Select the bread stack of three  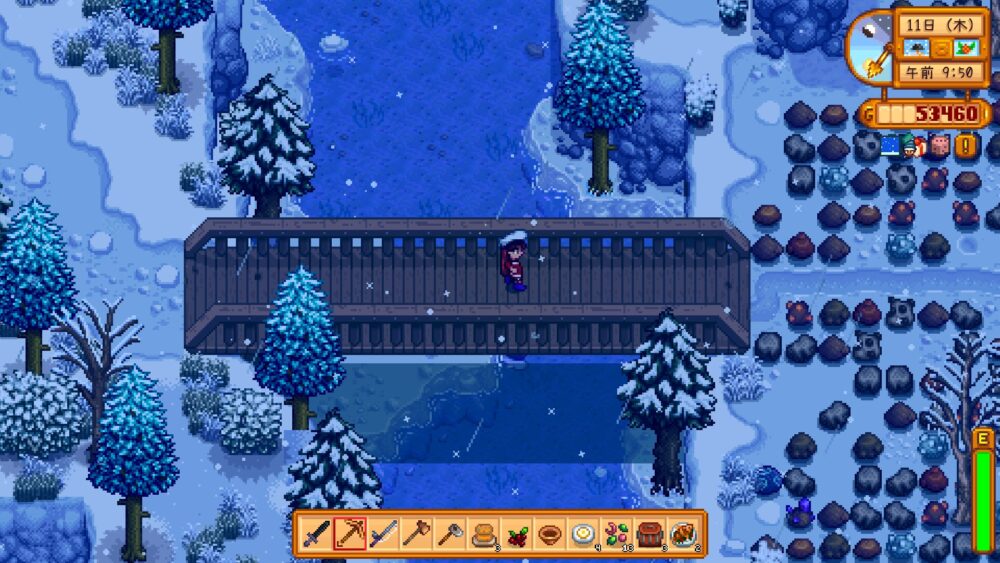pyautogui.click(x=483, y=534)
